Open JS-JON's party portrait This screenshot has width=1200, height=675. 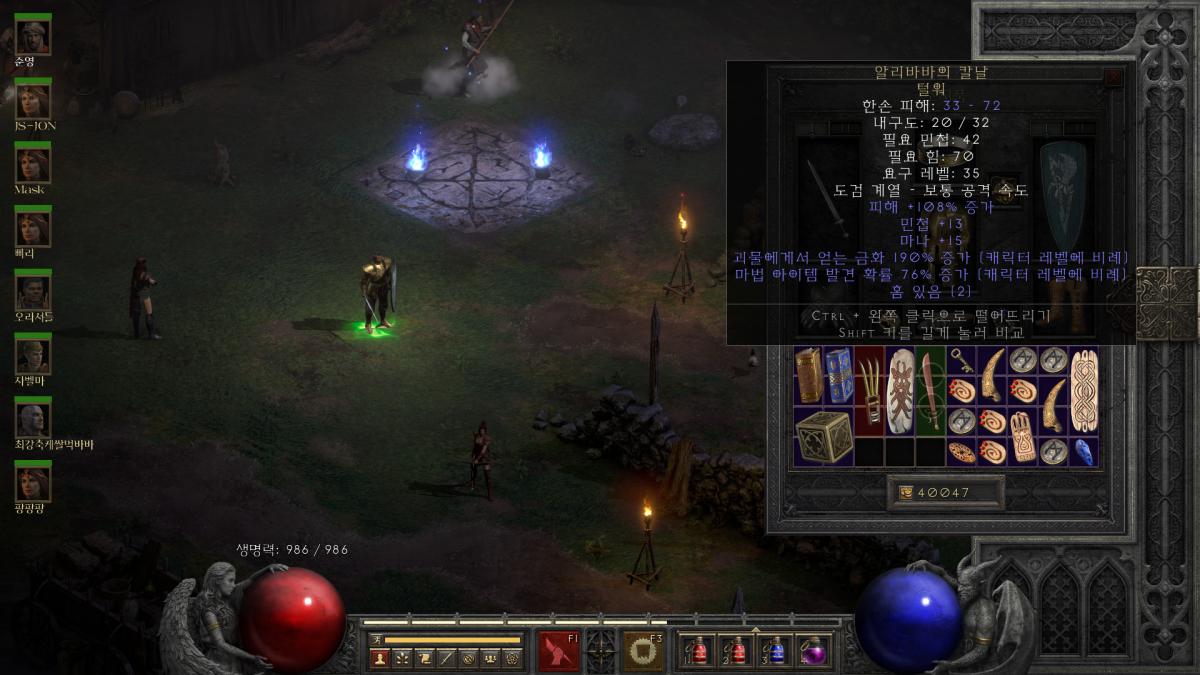pyautogui.click(x=33, y=100)
